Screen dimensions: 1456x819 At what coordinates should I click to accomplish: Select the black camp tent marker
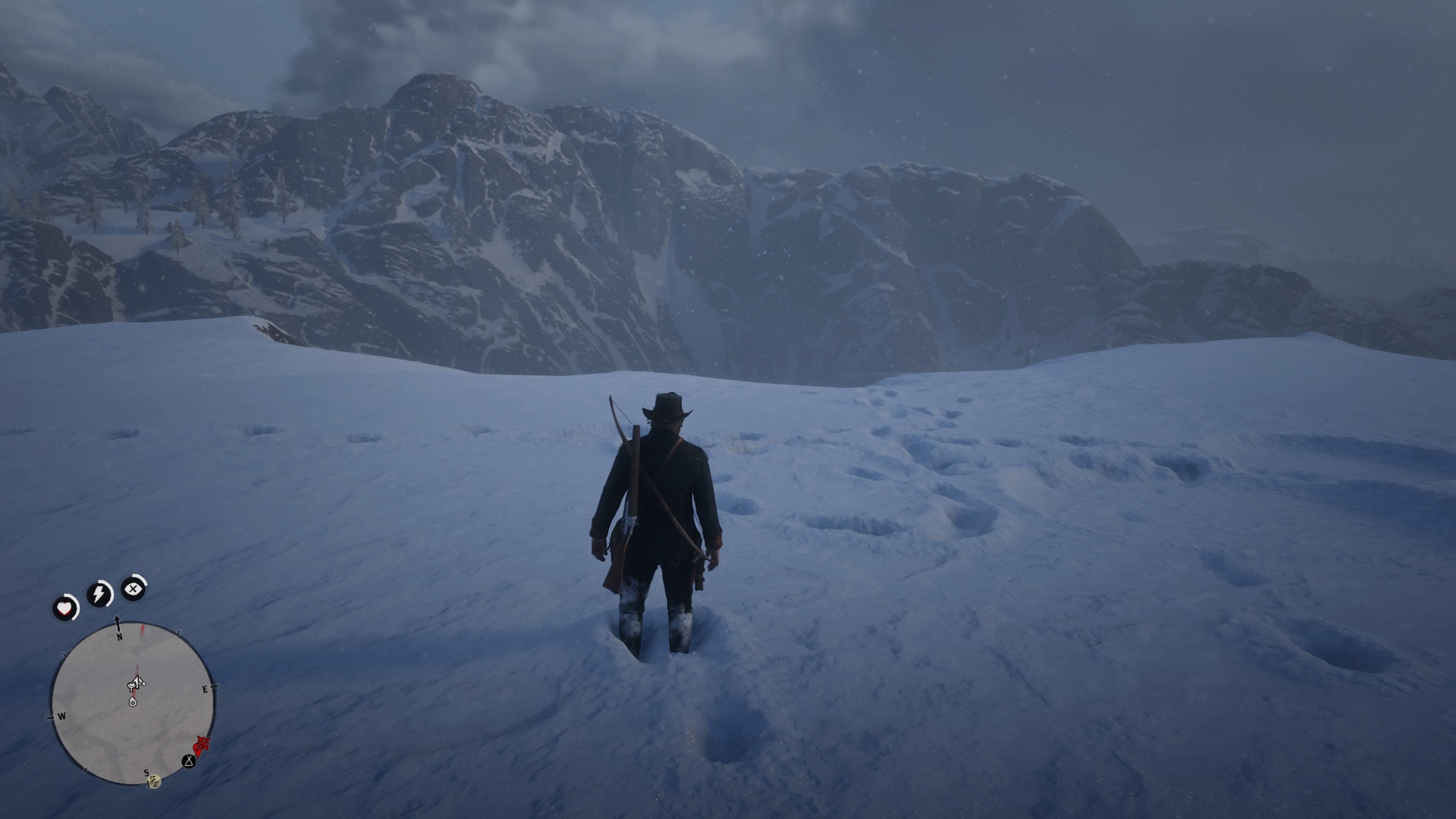tap(188, 761)
